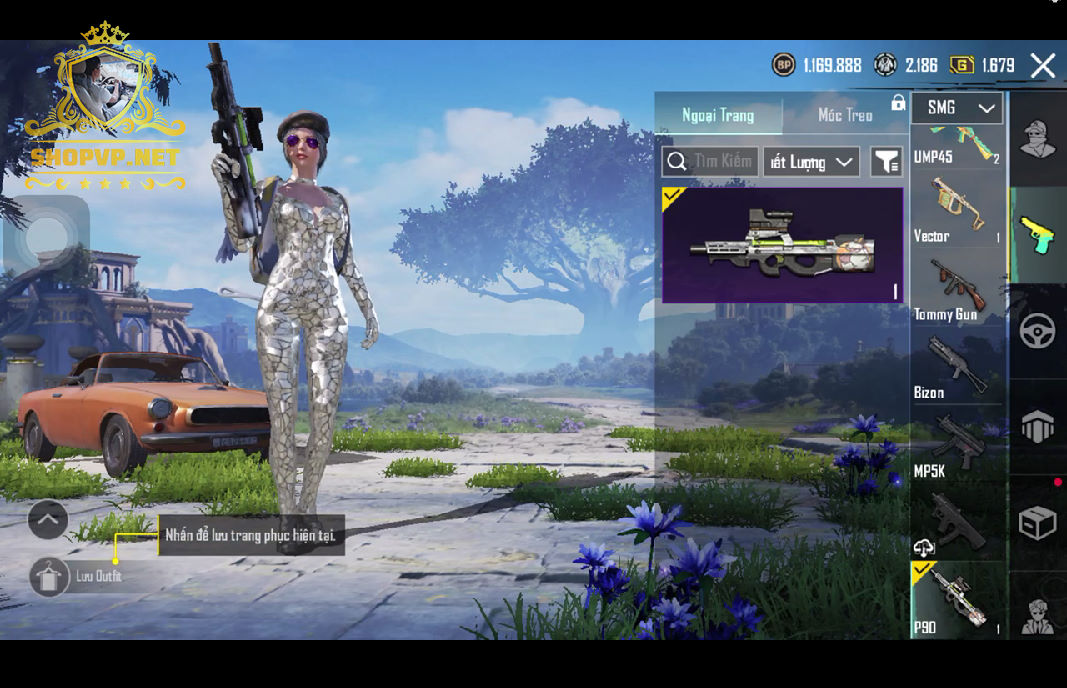Select the P90 skin thumbnail
The image size is (1067, 688).
(x=782, y=245)
